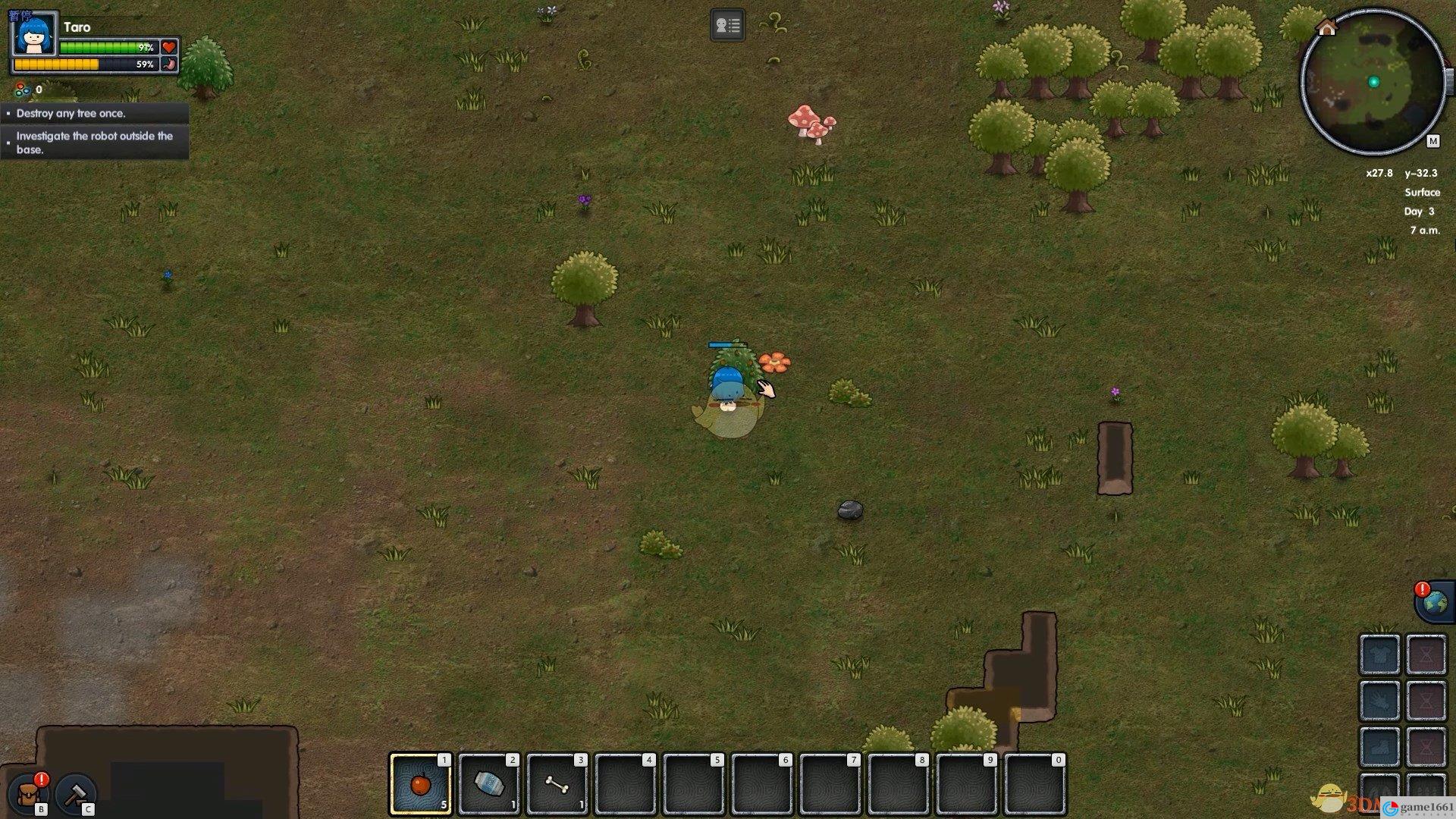The height and width of the screenshot is (819, 1456).
Task: Select the apple in hotbar slot 1
Action: pos(420,783)
